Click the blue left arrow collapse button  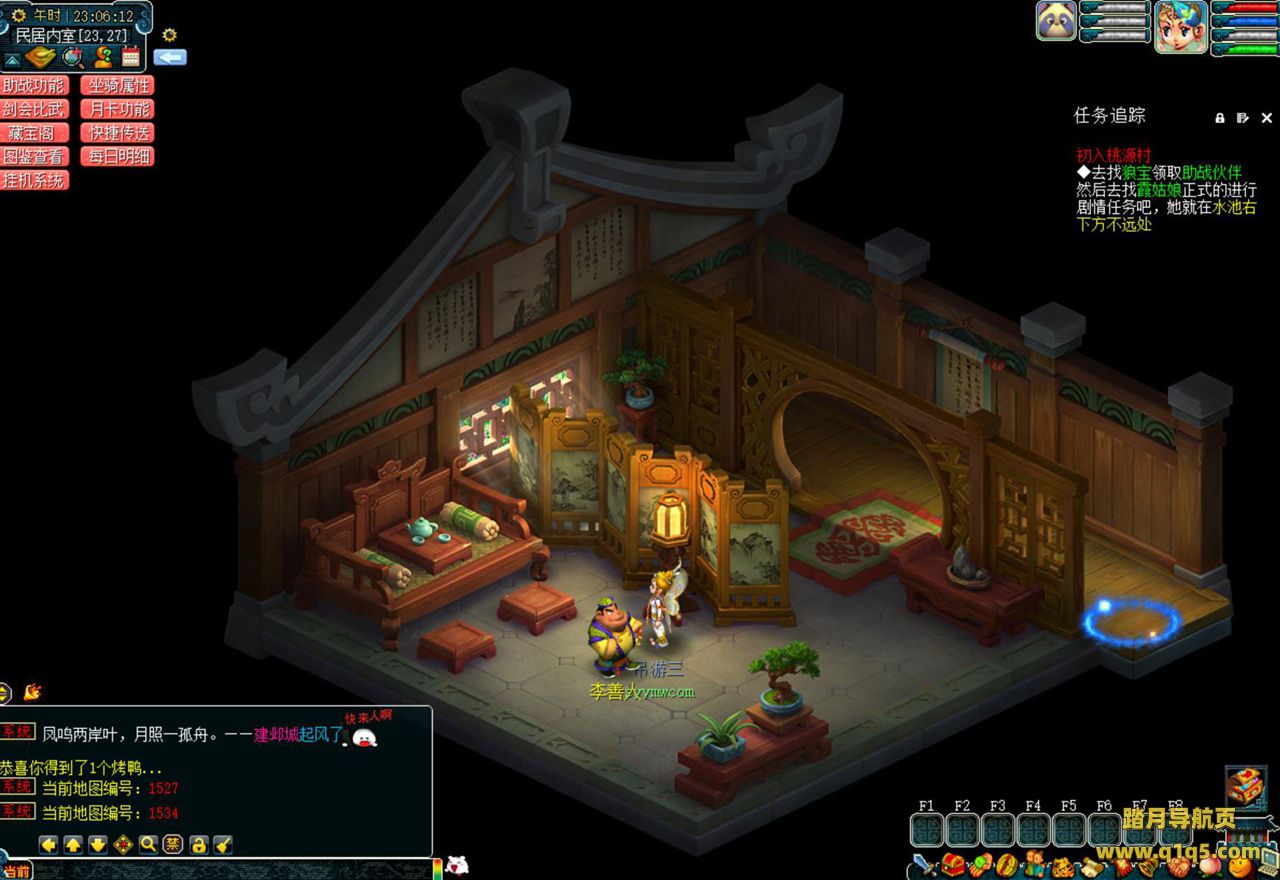coord(170,58)
